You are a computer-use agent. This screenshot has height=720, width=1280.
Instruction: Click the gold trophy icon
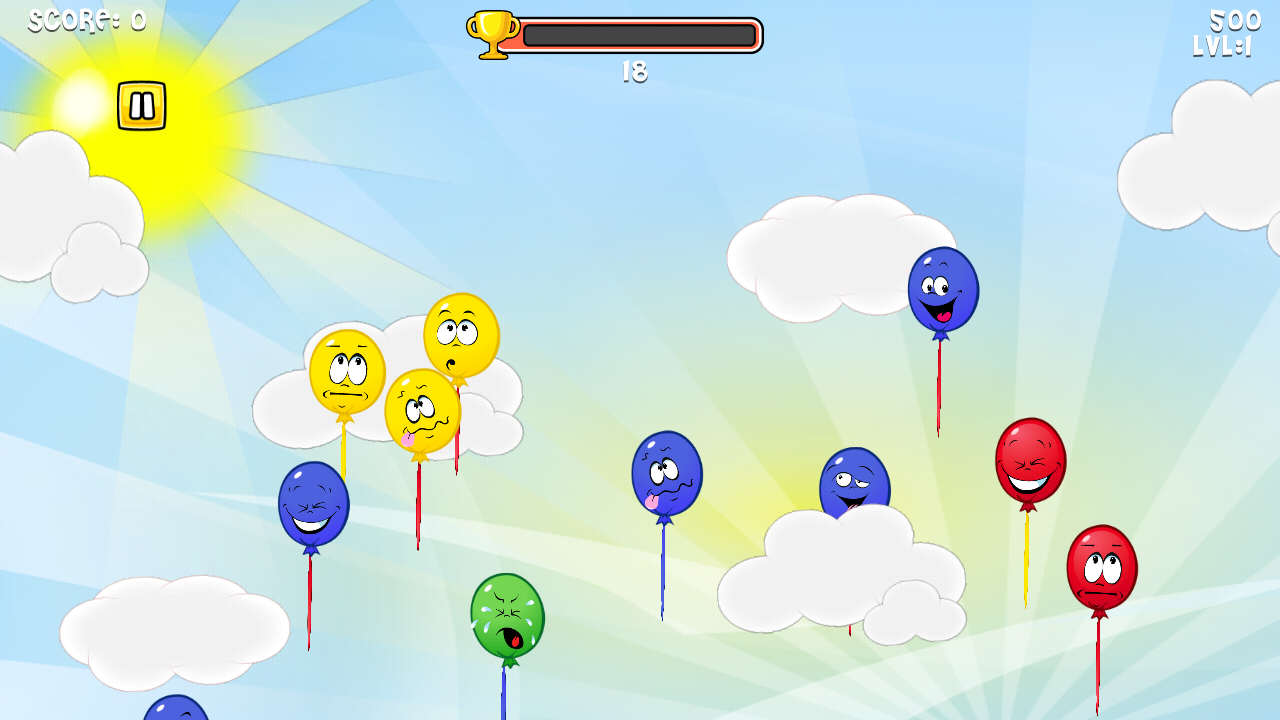pos(489,32)
